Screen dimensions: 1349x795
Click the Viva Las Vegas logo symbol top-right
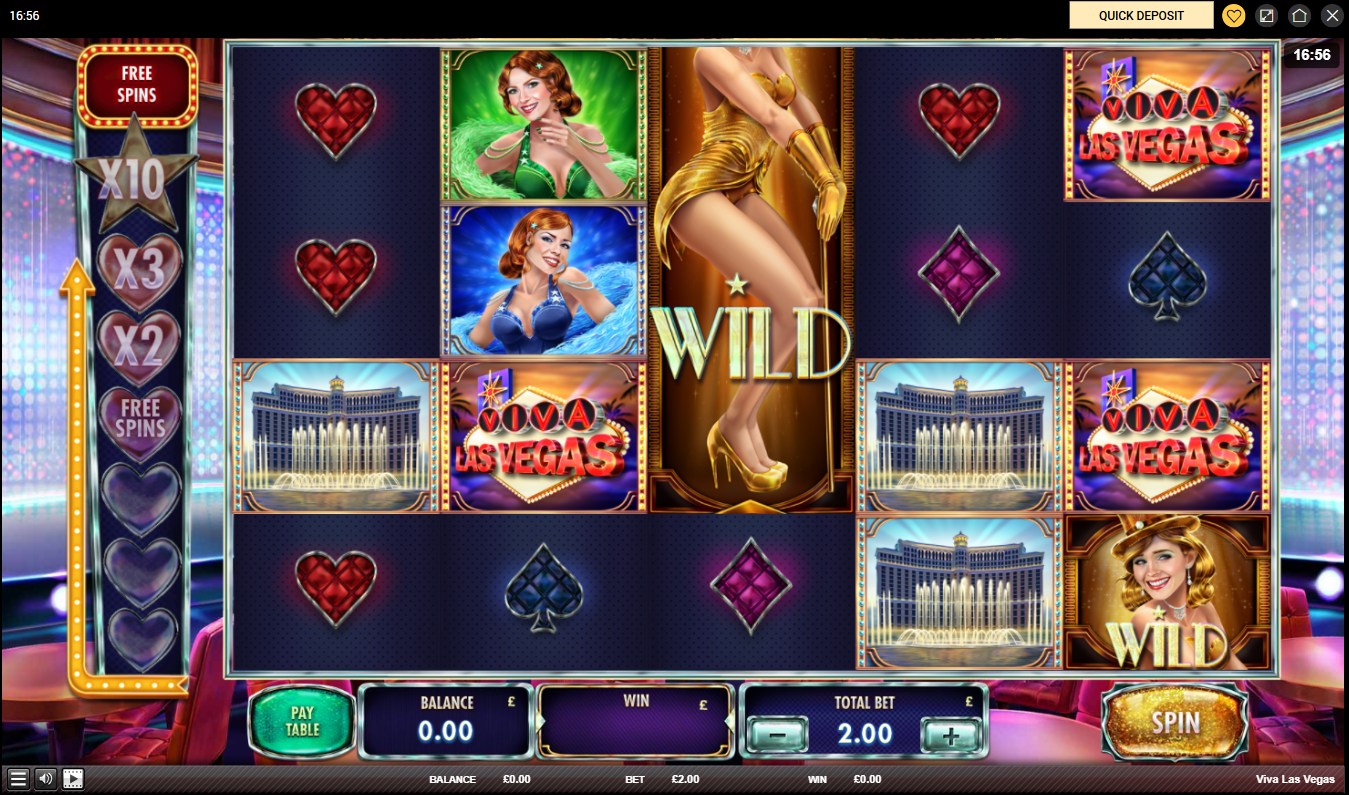coord(1166,122)
